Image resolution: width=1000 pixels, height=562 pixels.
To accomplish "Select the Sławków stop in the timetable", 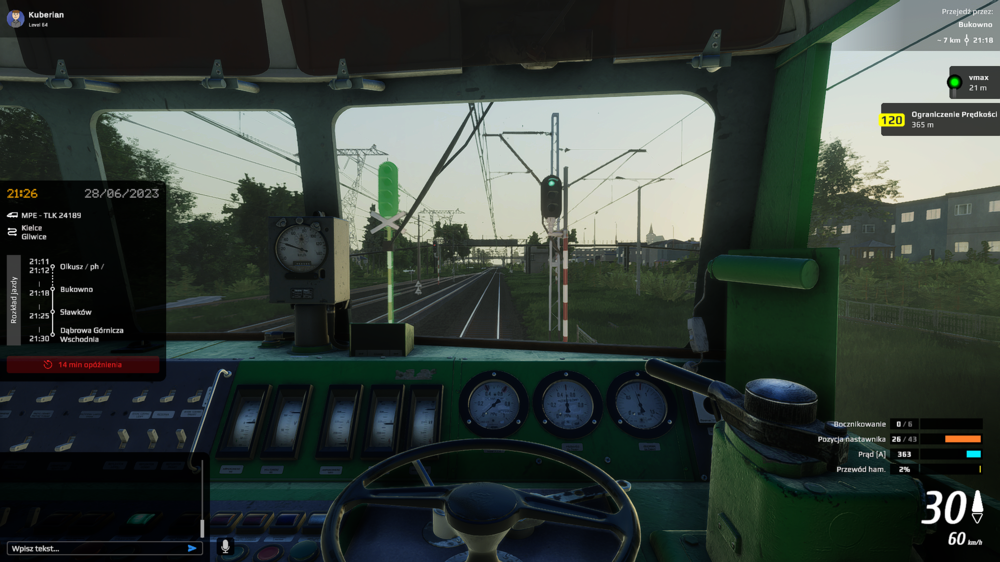I will [76, 312].
